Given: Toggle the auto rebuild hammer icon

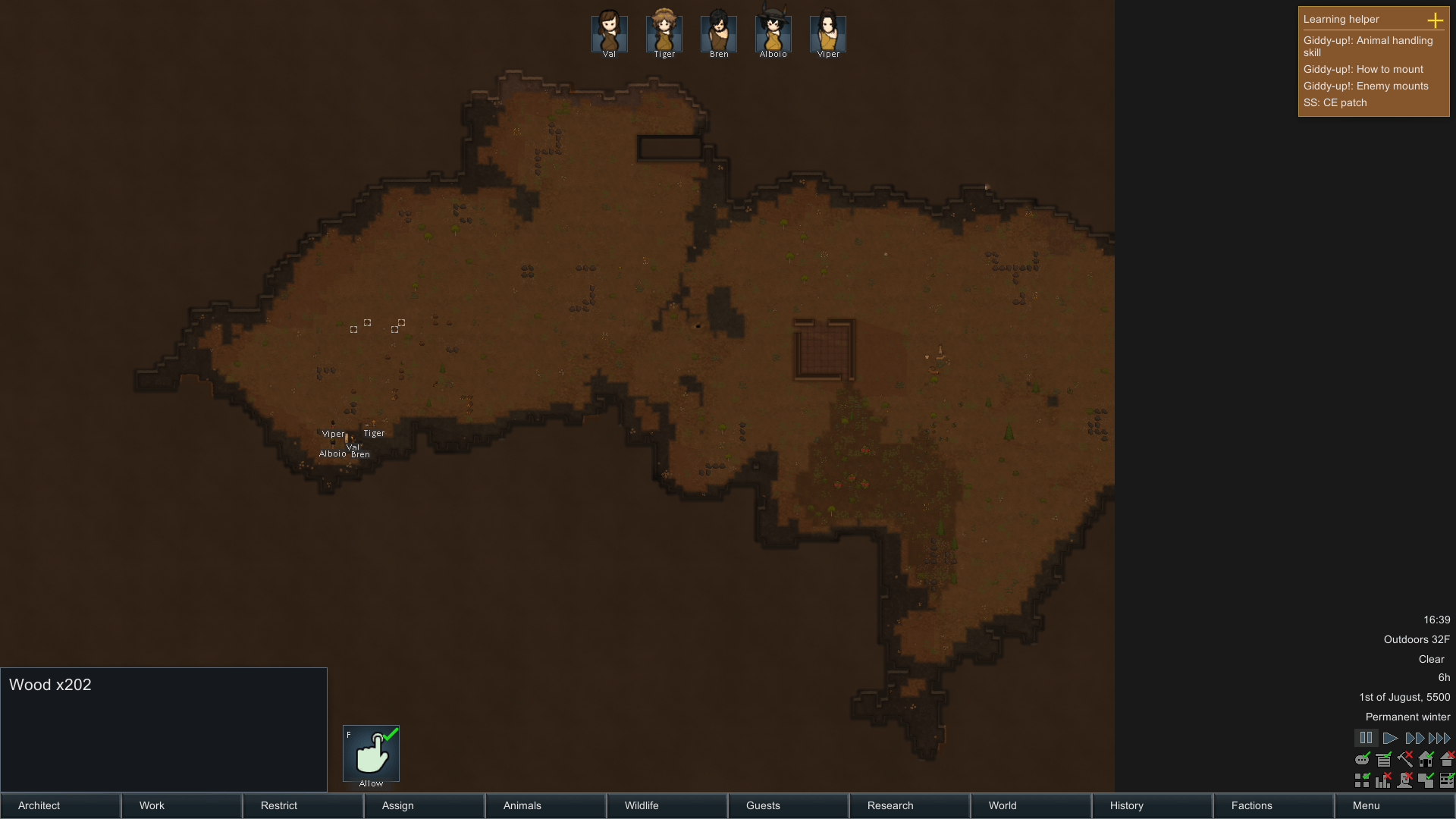Looking at the screenshot, I should coord(1405,759).
